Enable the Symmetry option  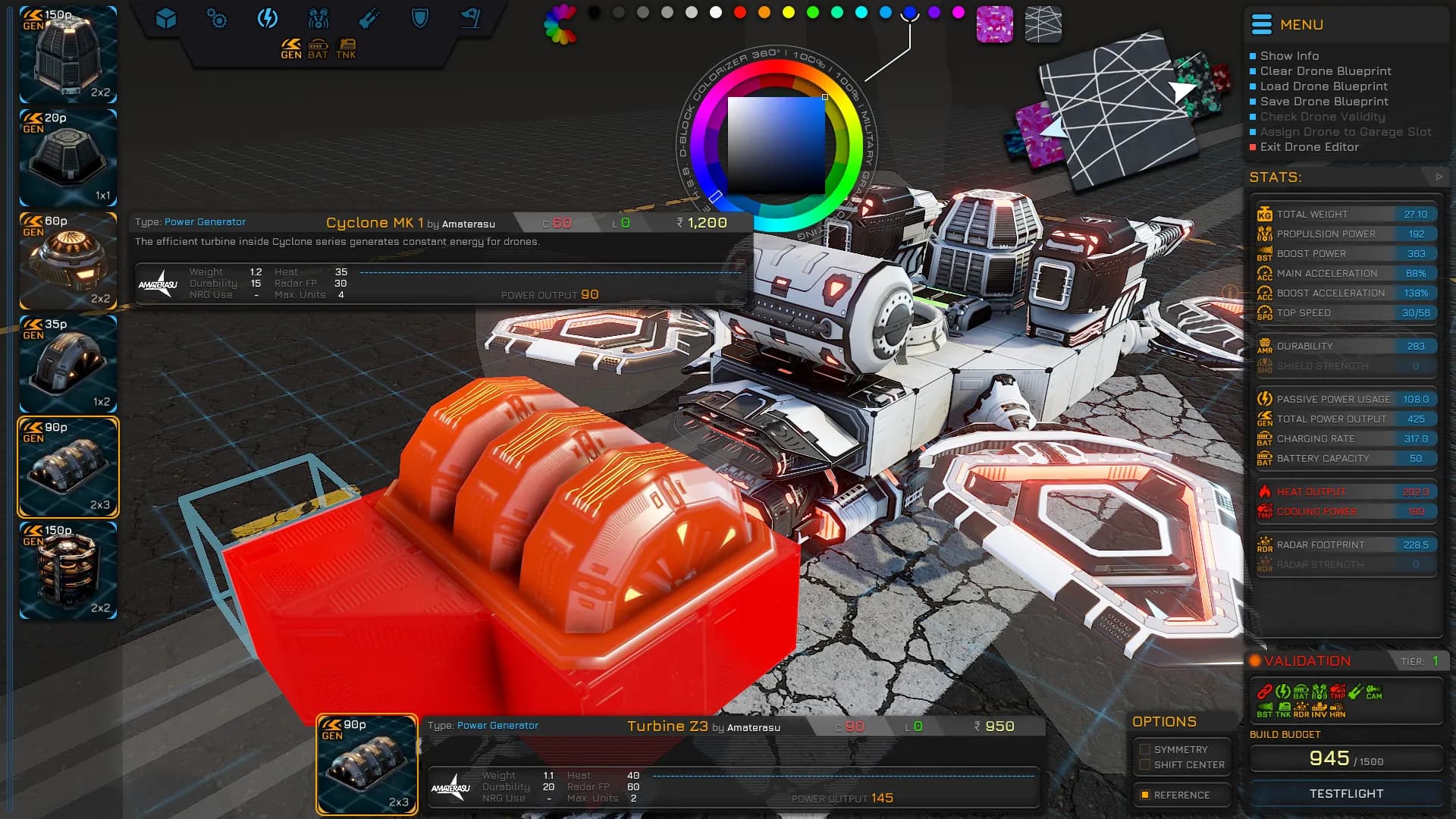coord(1145,749)
